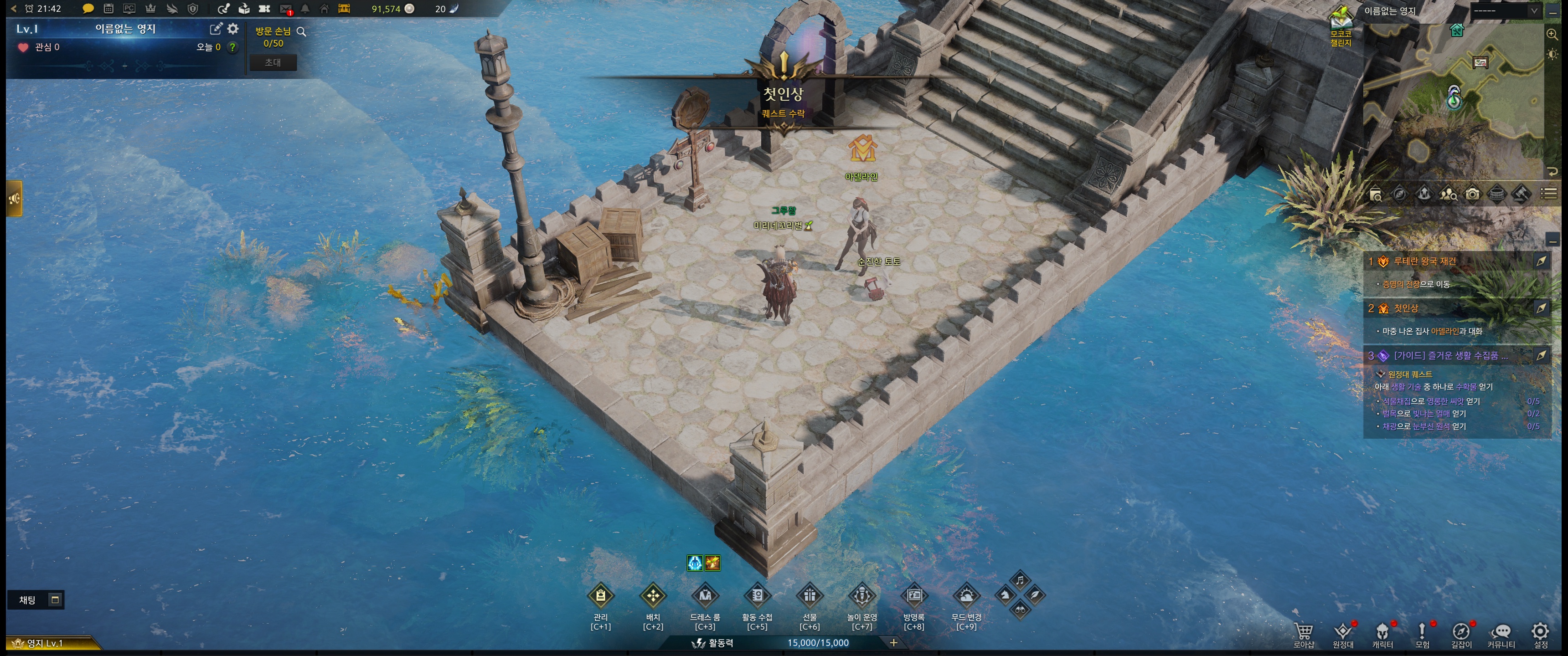
Task: Click the 모코코 챌린지 icon
Action: (x=1341, y=24)
